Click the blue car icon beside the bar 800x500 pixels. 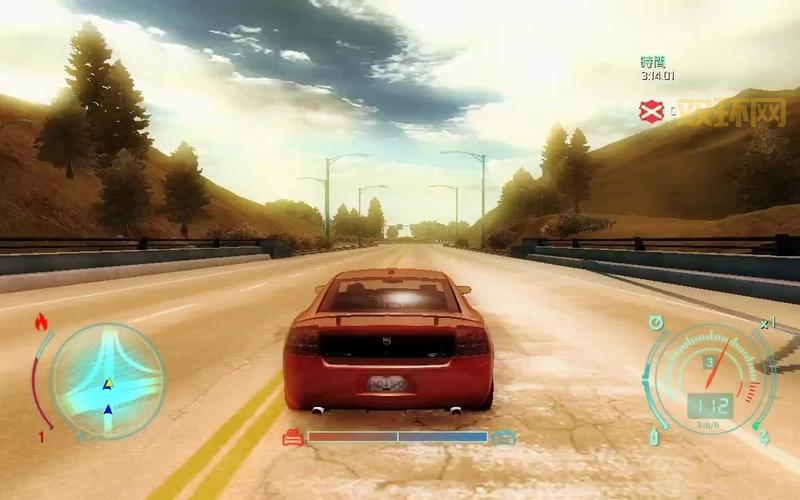pos(505,437)
